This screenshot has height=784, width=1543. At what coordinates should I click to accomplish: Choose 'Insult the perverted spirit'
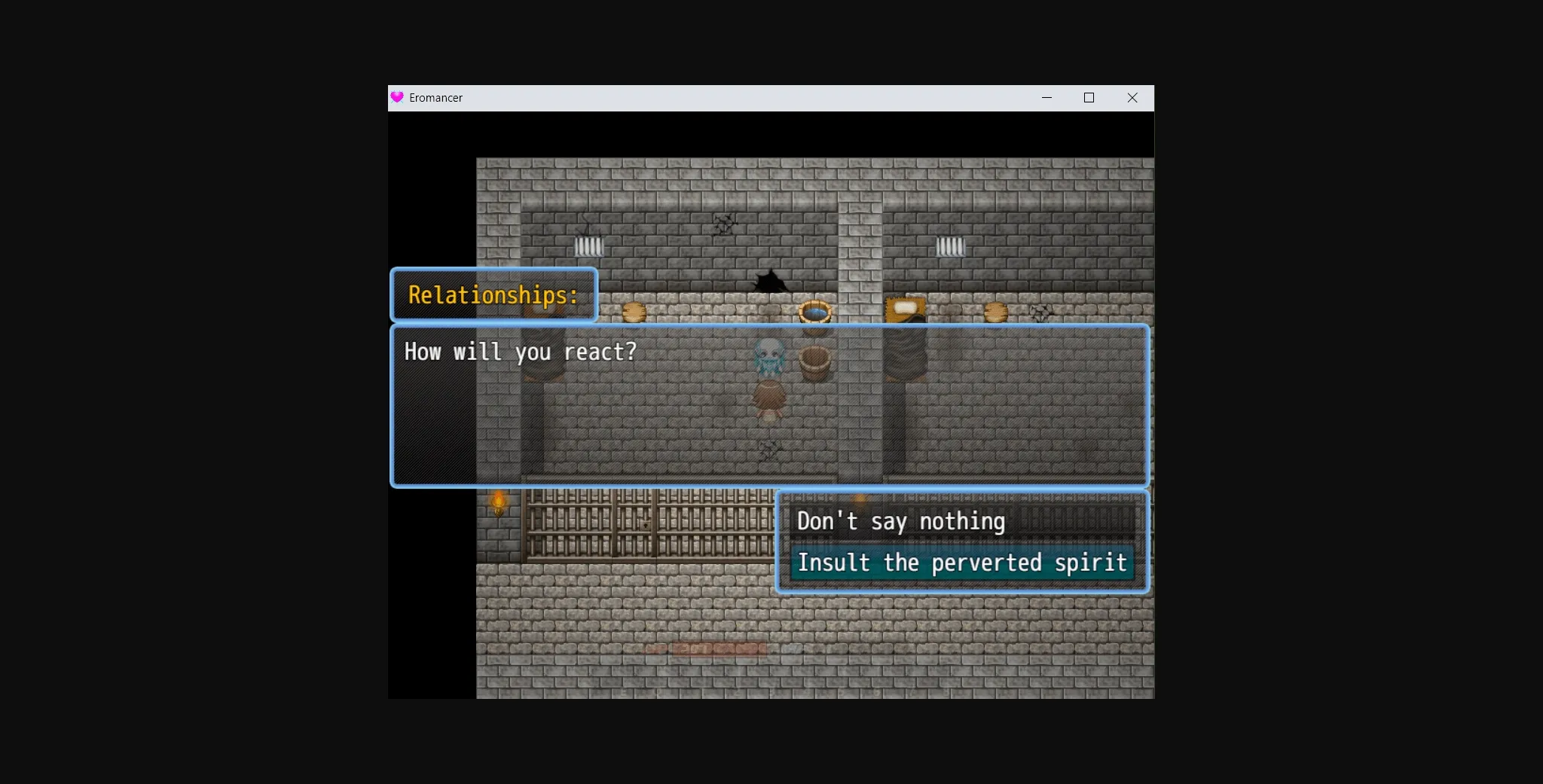963,563
